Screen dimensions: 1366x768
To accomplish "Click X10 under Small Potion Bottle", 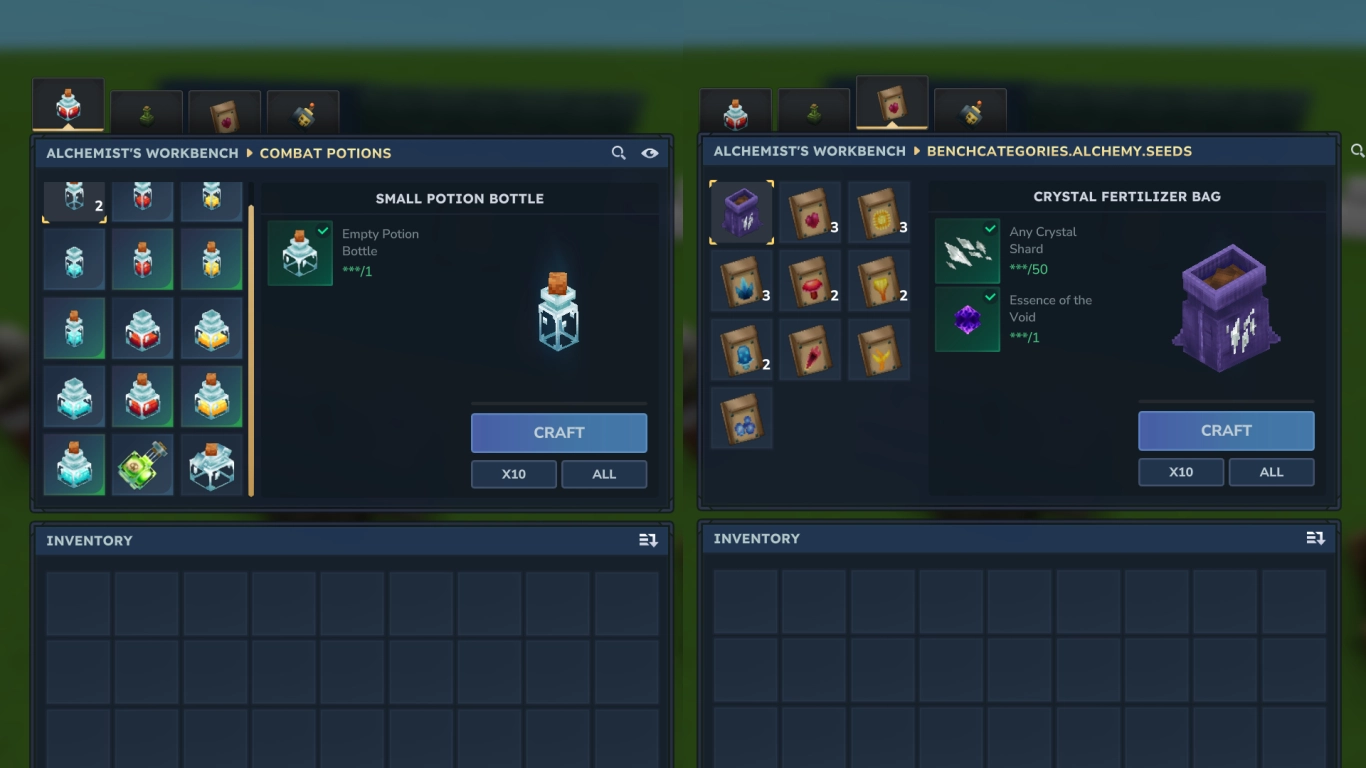I will (513, 474).
